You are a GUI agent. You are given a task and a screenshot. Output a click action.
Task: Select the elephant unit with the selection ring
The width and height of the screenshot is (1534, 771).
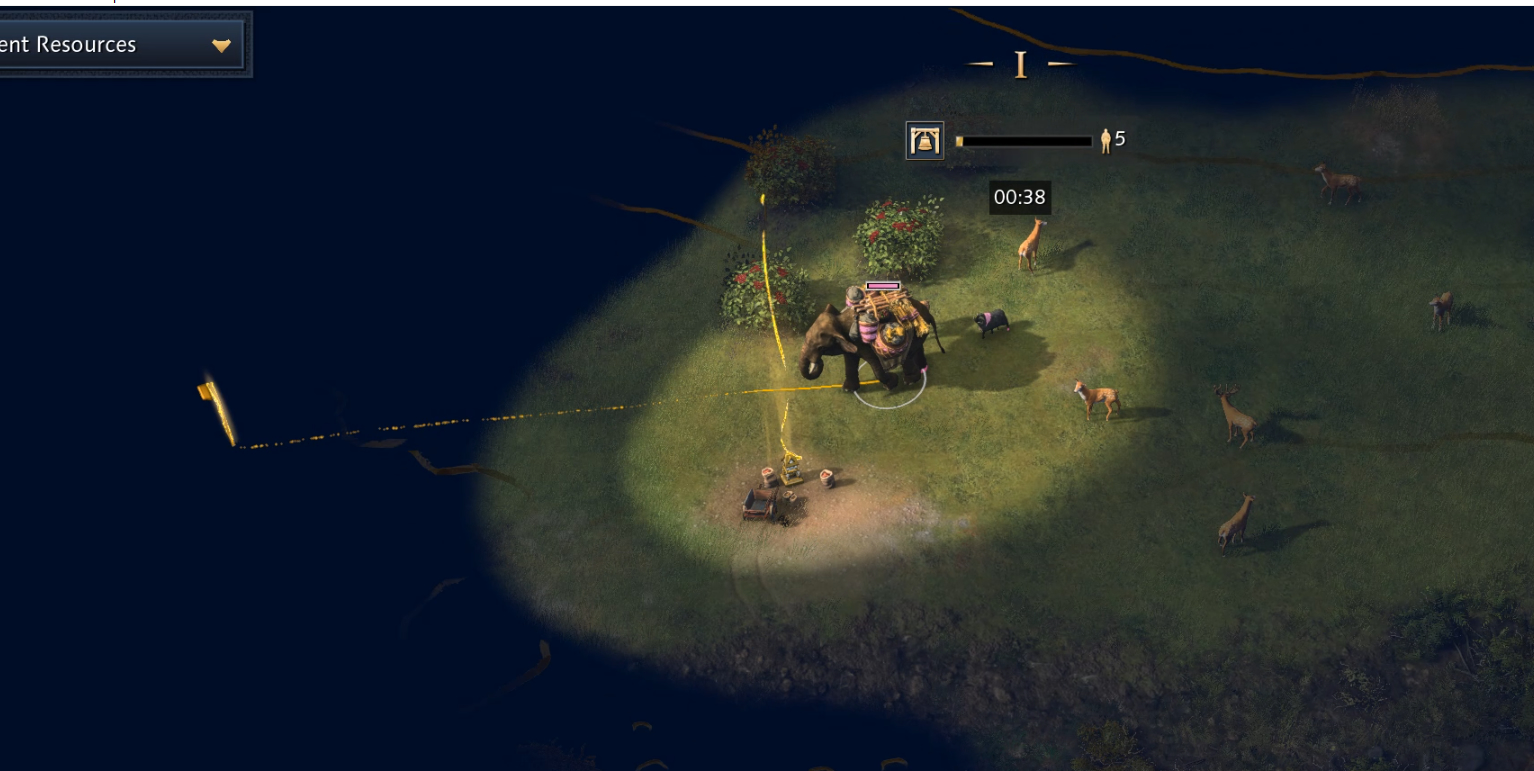coord(872,340)
